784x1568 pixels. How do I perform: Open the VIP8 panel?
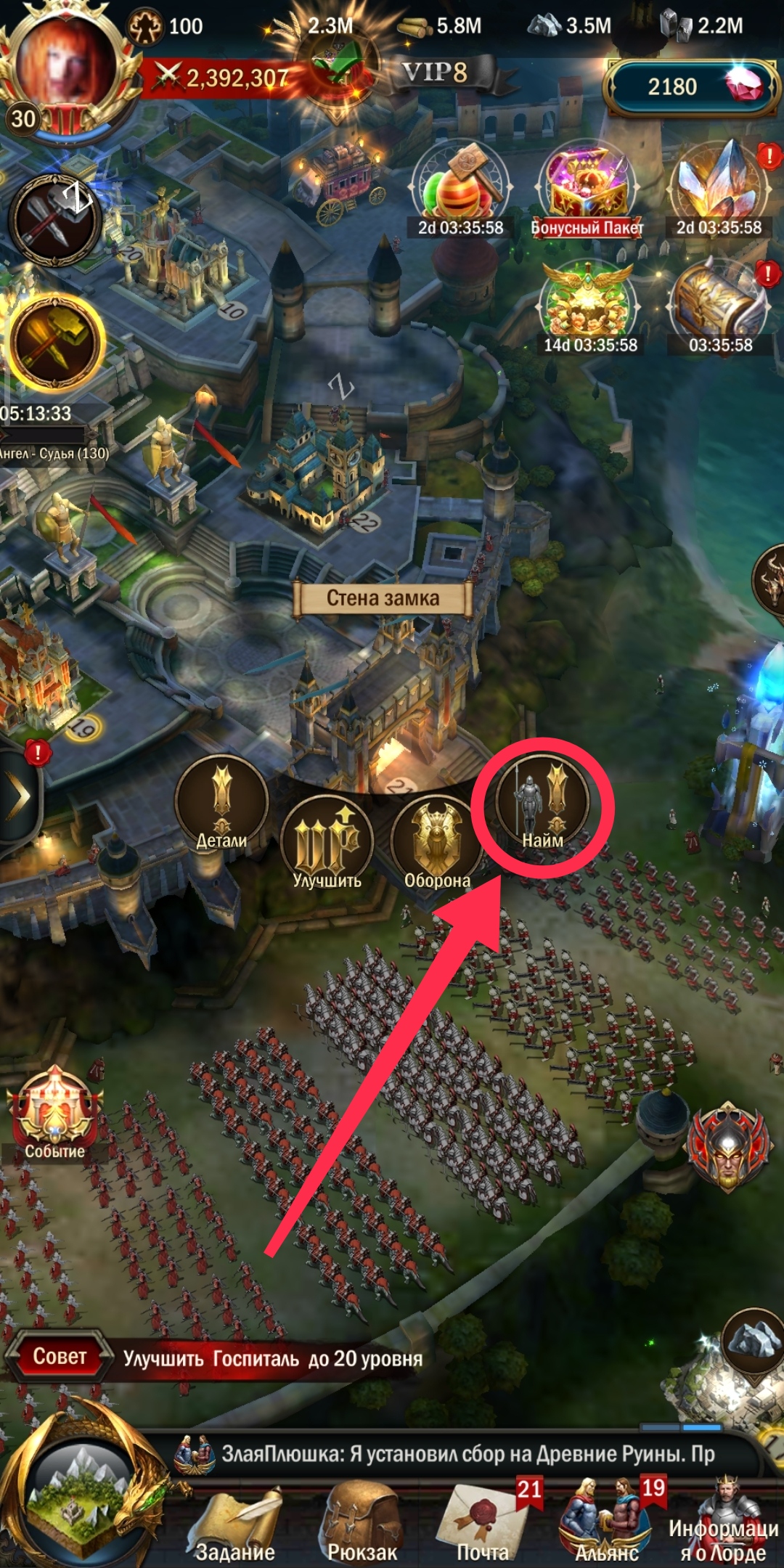coord(436,73)
